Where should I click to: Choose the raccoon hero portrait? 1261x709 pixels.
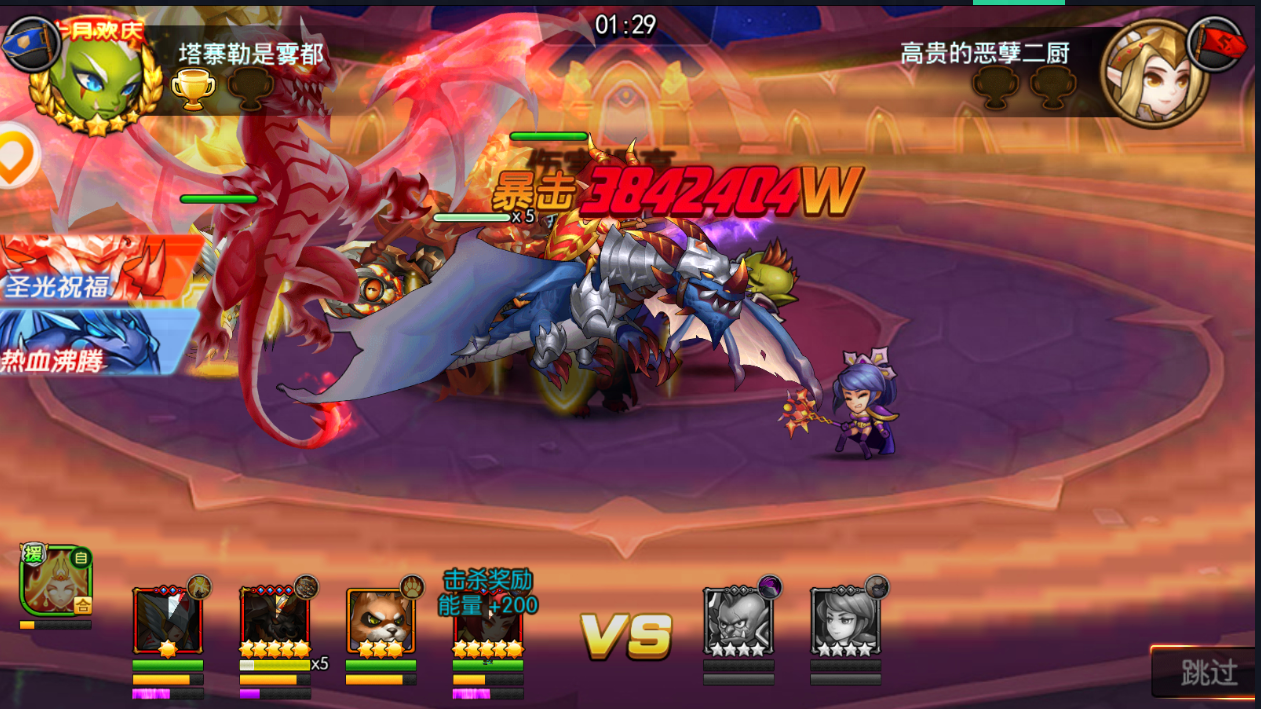pyautogui.click(x=380, y=620)
